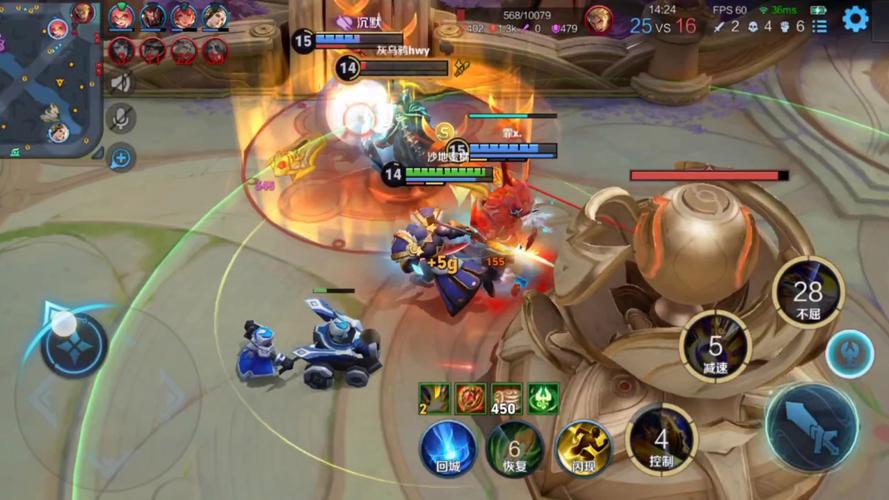Open the settings gear menu
Viewport: 889px width, 500px height.
855,18
